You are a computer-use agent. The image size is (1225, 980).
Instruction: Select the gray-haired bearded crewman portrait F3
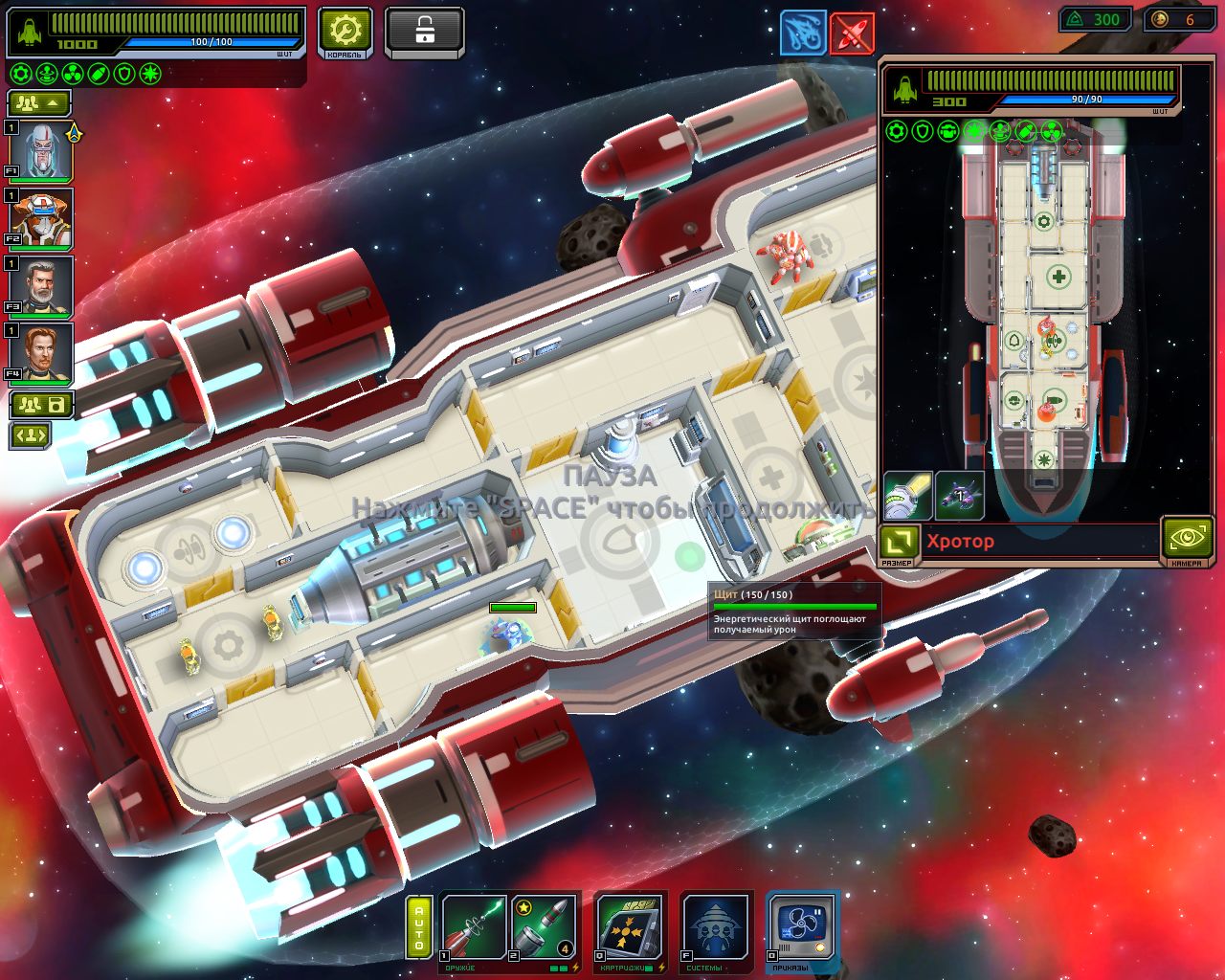coord(42,285)
